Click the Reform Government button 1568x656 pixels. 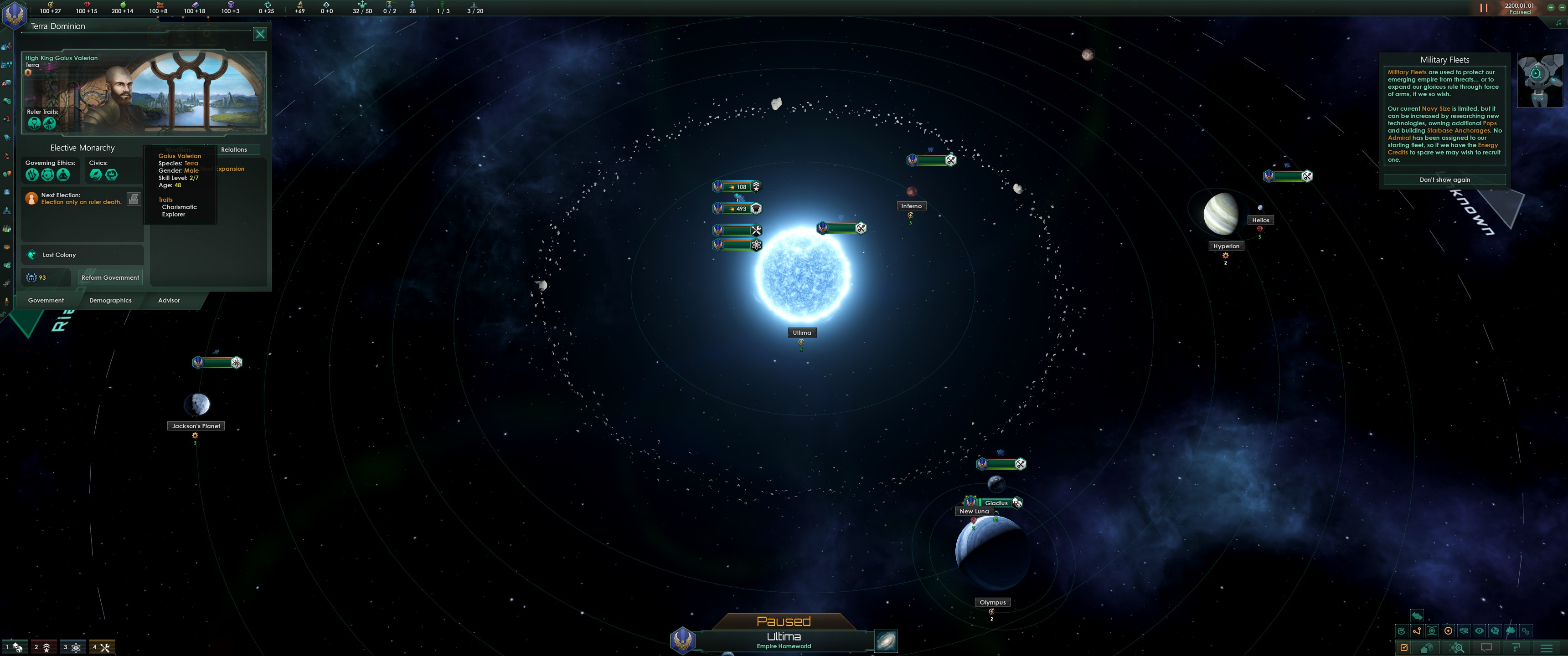[x=110, y=277]
